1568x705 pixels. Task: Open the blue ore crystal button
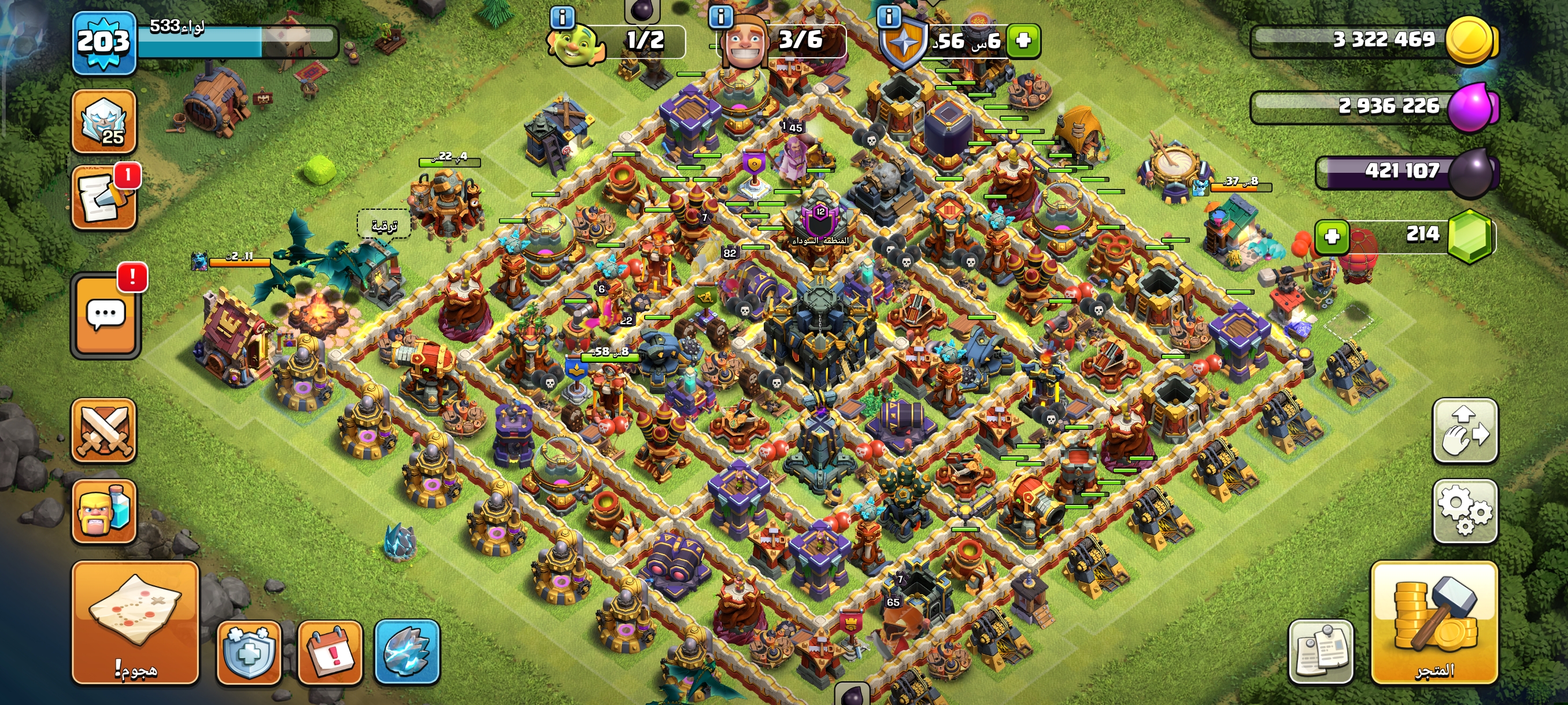(406, 651)
